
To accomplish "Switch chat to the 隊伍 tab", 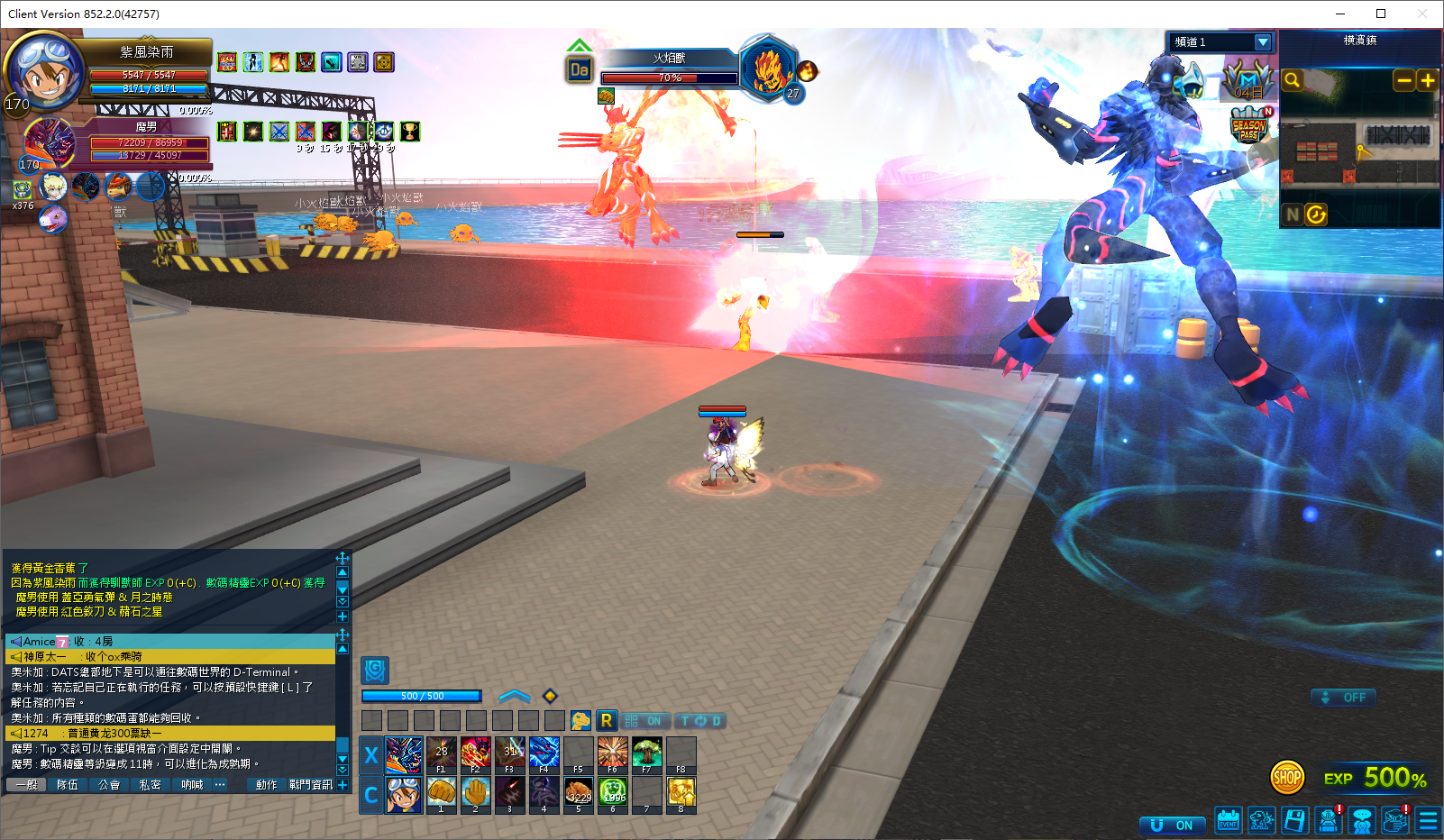I will point(68,785).
